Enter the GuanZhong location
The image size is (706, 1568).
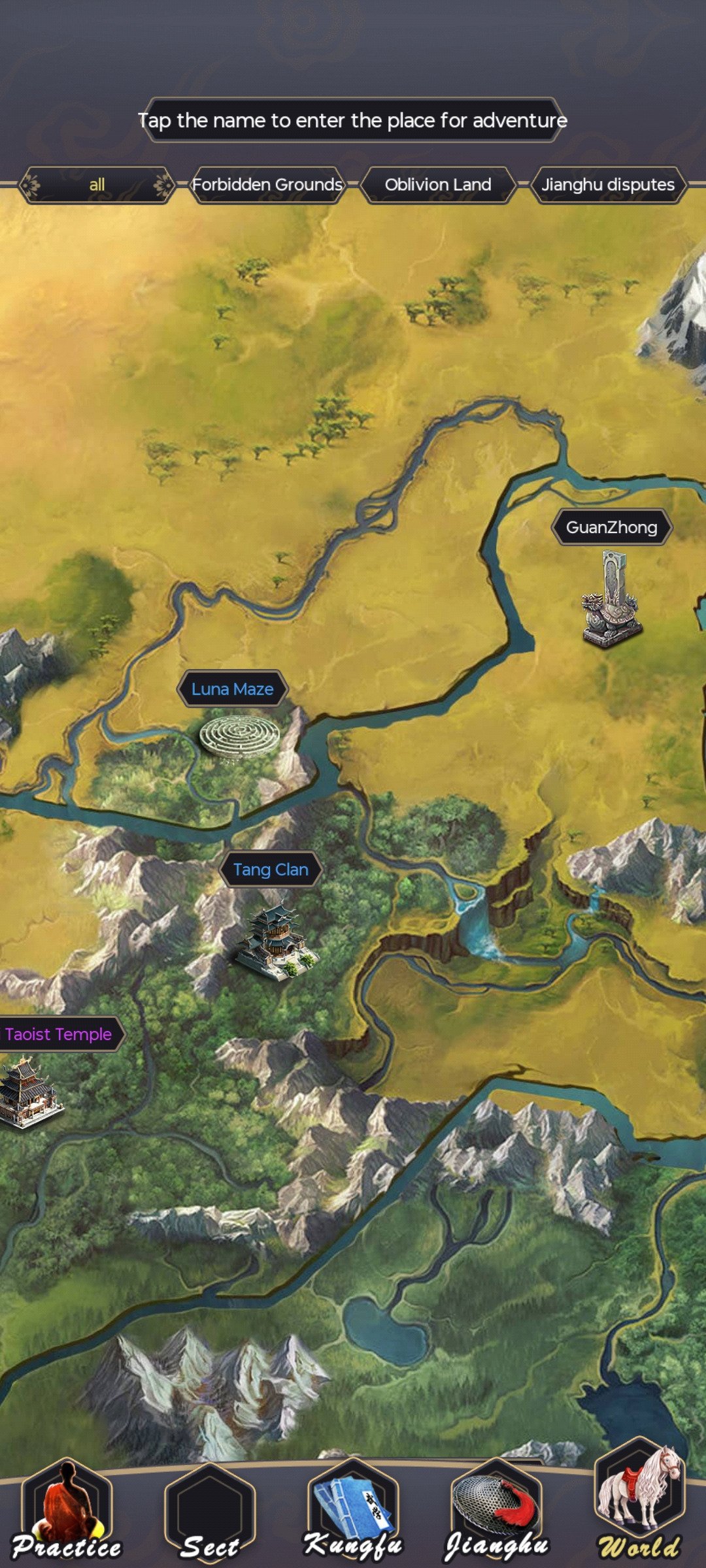point(612,527)
